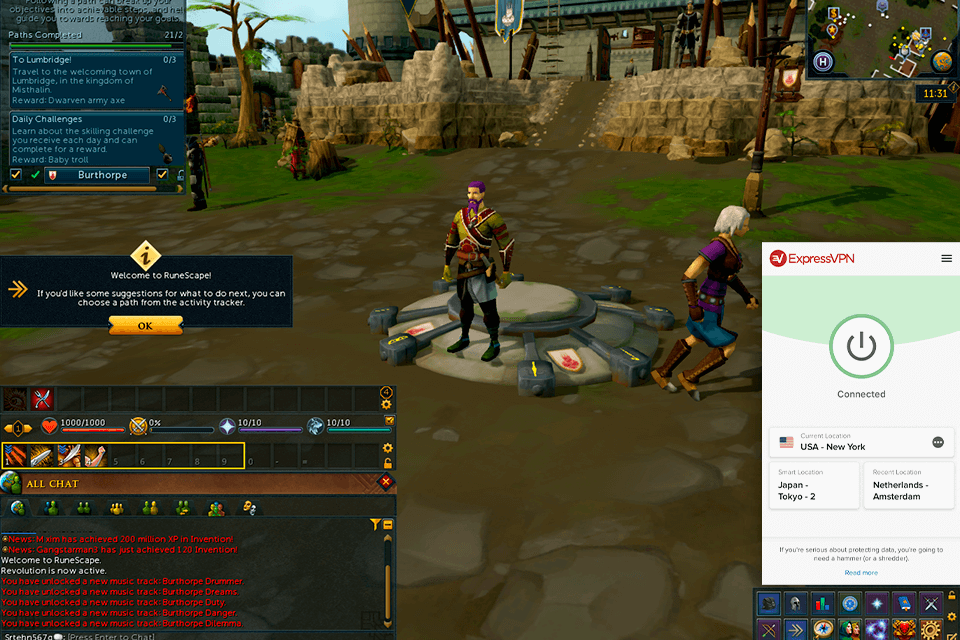The height and width of the screenshot is (640, 960).
Task: Open the skills bar chart icon
Action: point(823,603)
